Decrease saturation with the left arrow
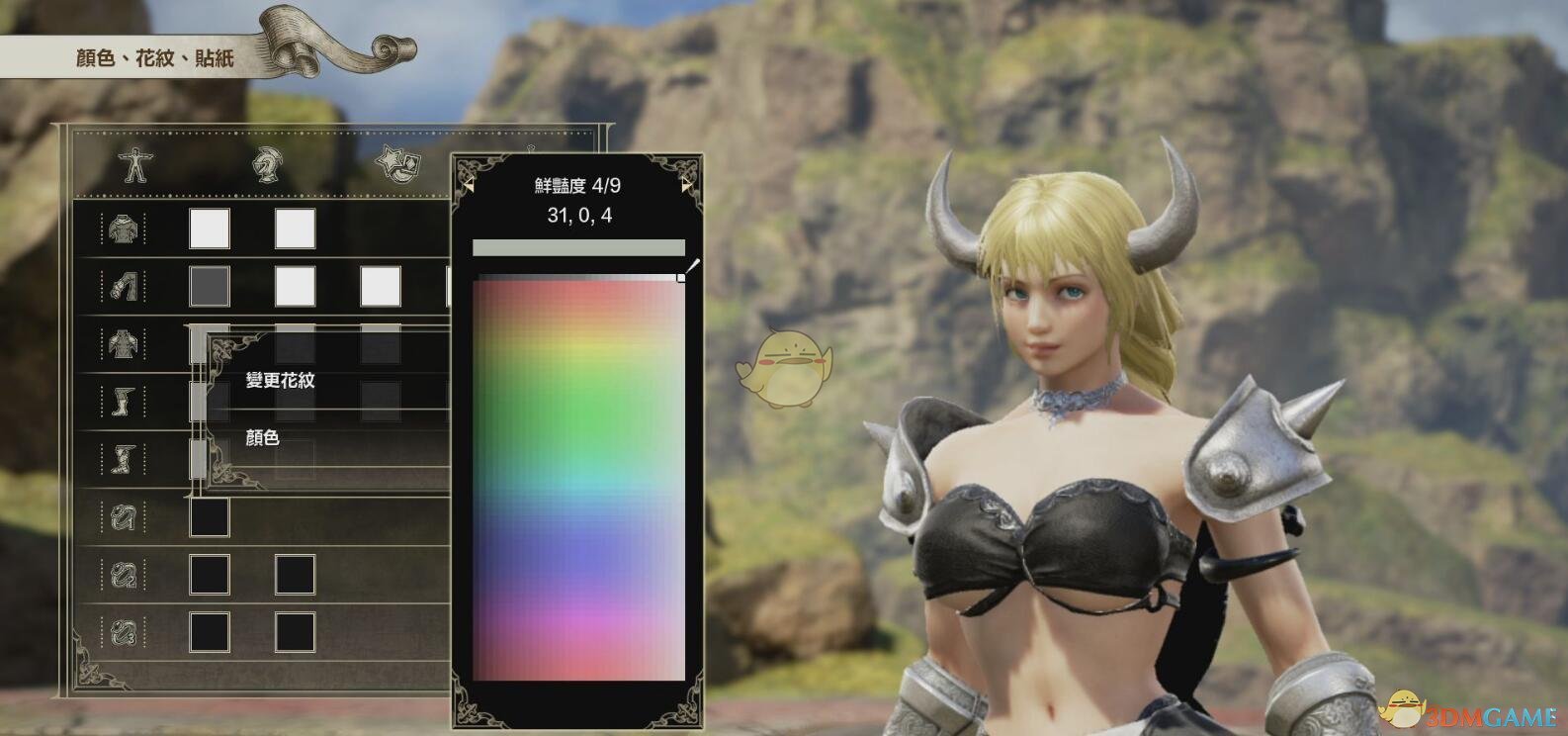Viewport: 1568px width, 736px height. pos(469,185)
